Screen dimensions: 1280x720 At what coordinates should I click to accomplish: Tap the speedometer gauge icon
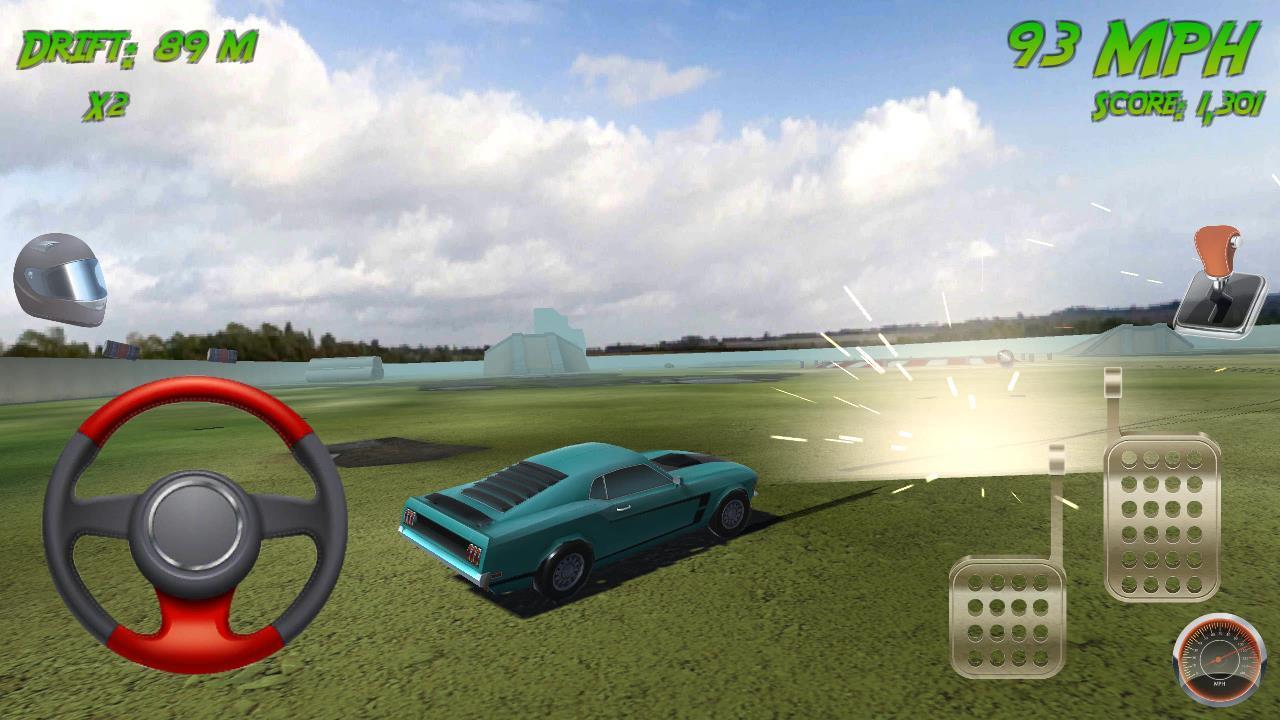(1218, 660)
